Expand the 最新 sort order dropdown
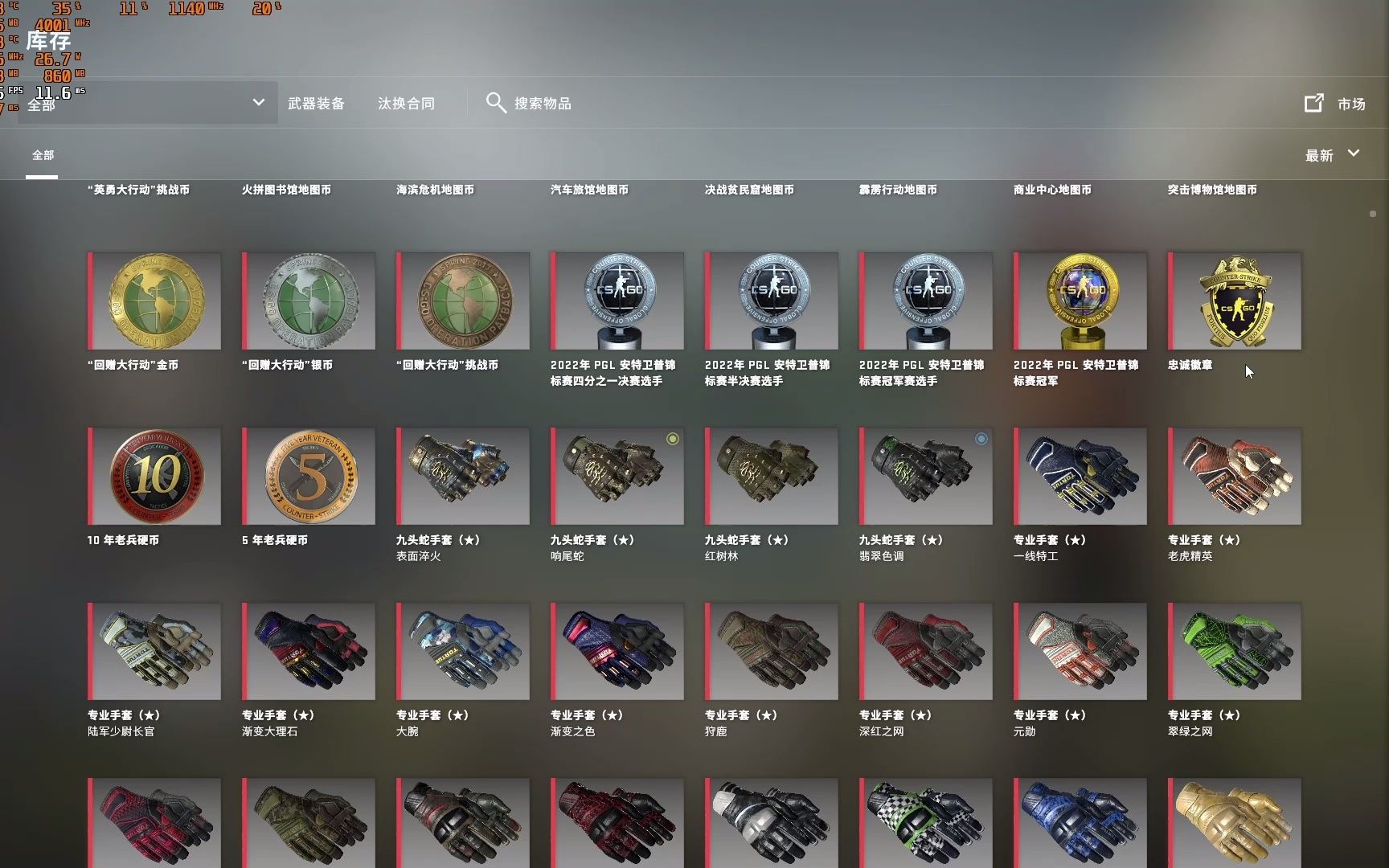The height and width of the screenshot is (868, 1389). coord(1332,154)
